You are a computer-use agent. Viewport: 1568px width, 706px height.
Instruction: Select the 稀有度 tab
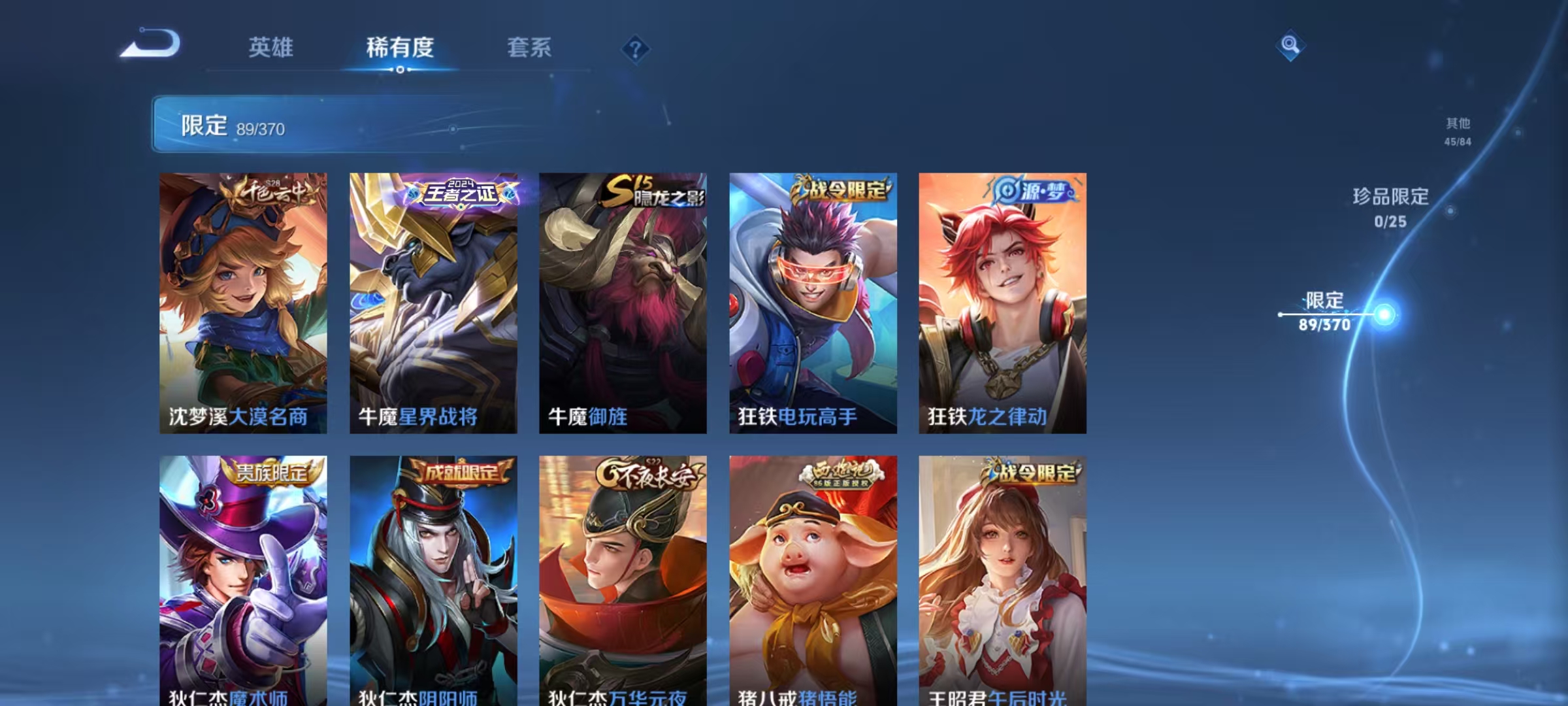tap(400, 48)
